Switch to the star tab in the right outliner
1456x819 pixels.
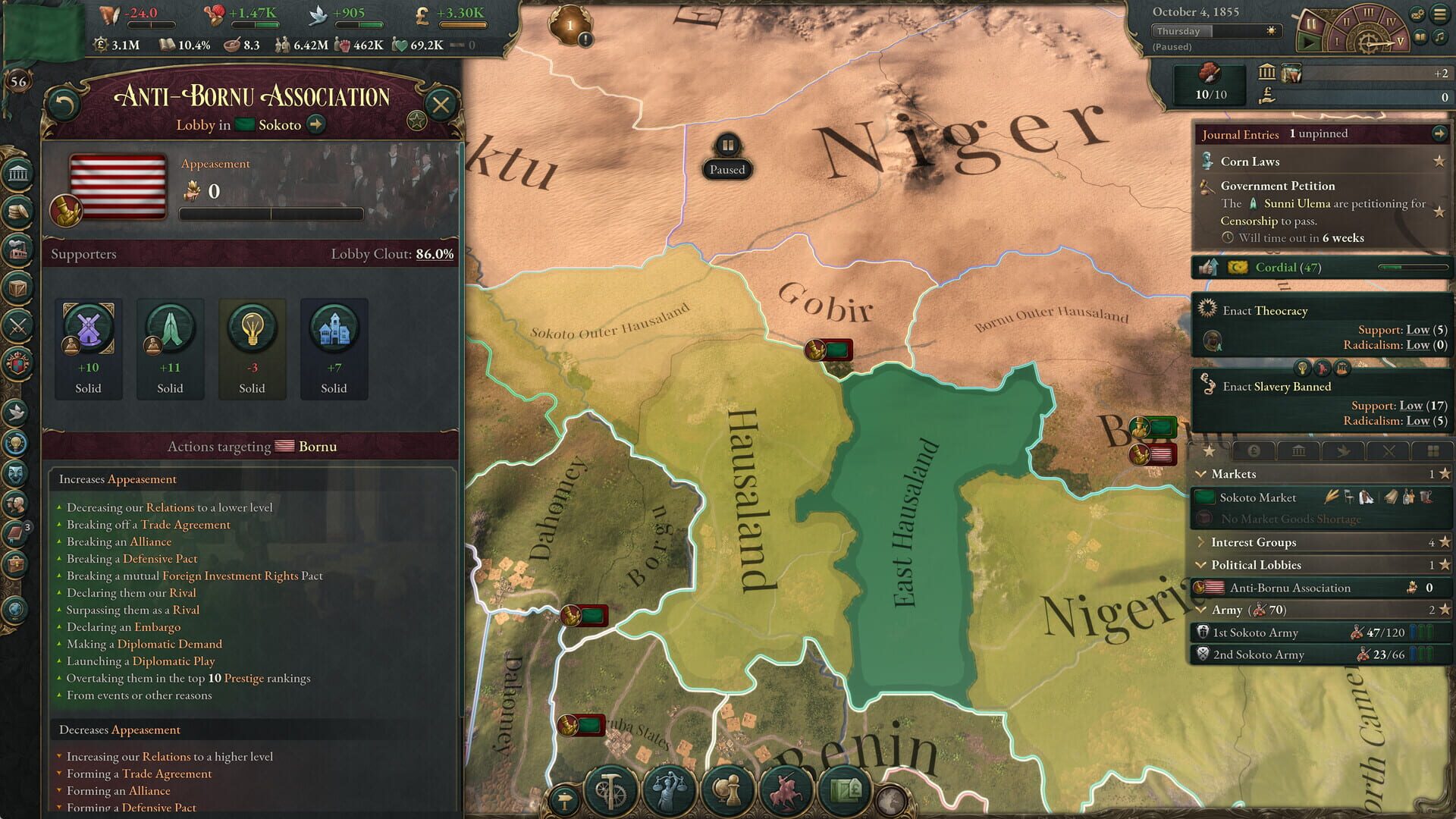coord(1209,450)
